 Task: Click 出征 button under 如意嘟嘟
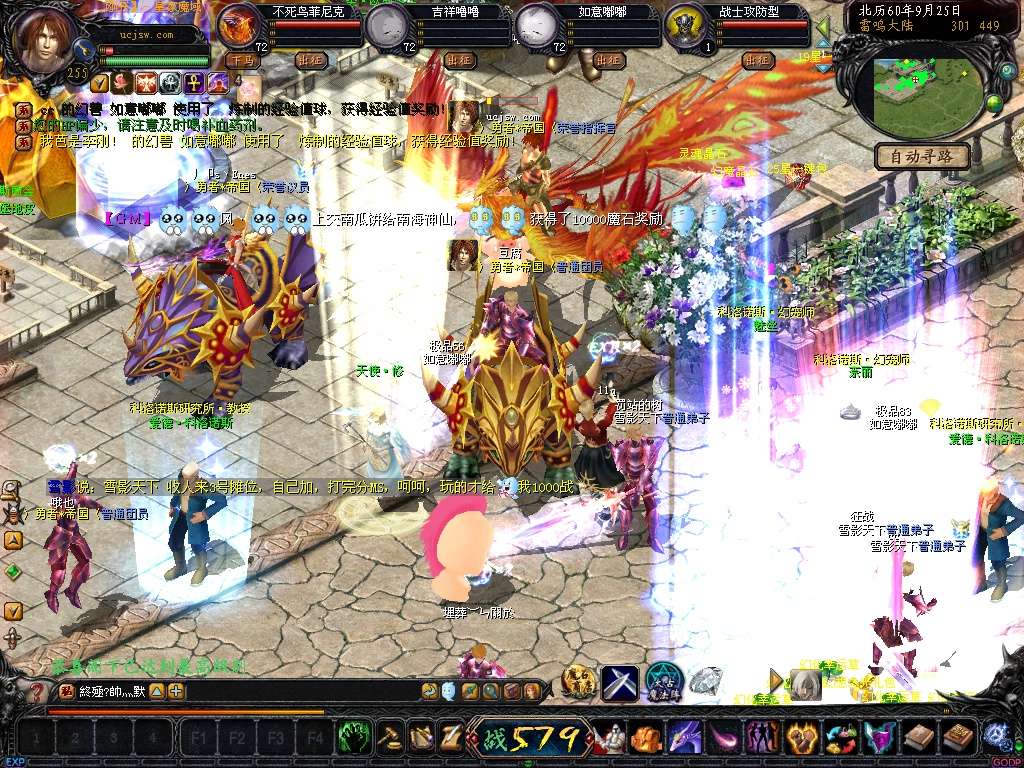pos(608,60)
